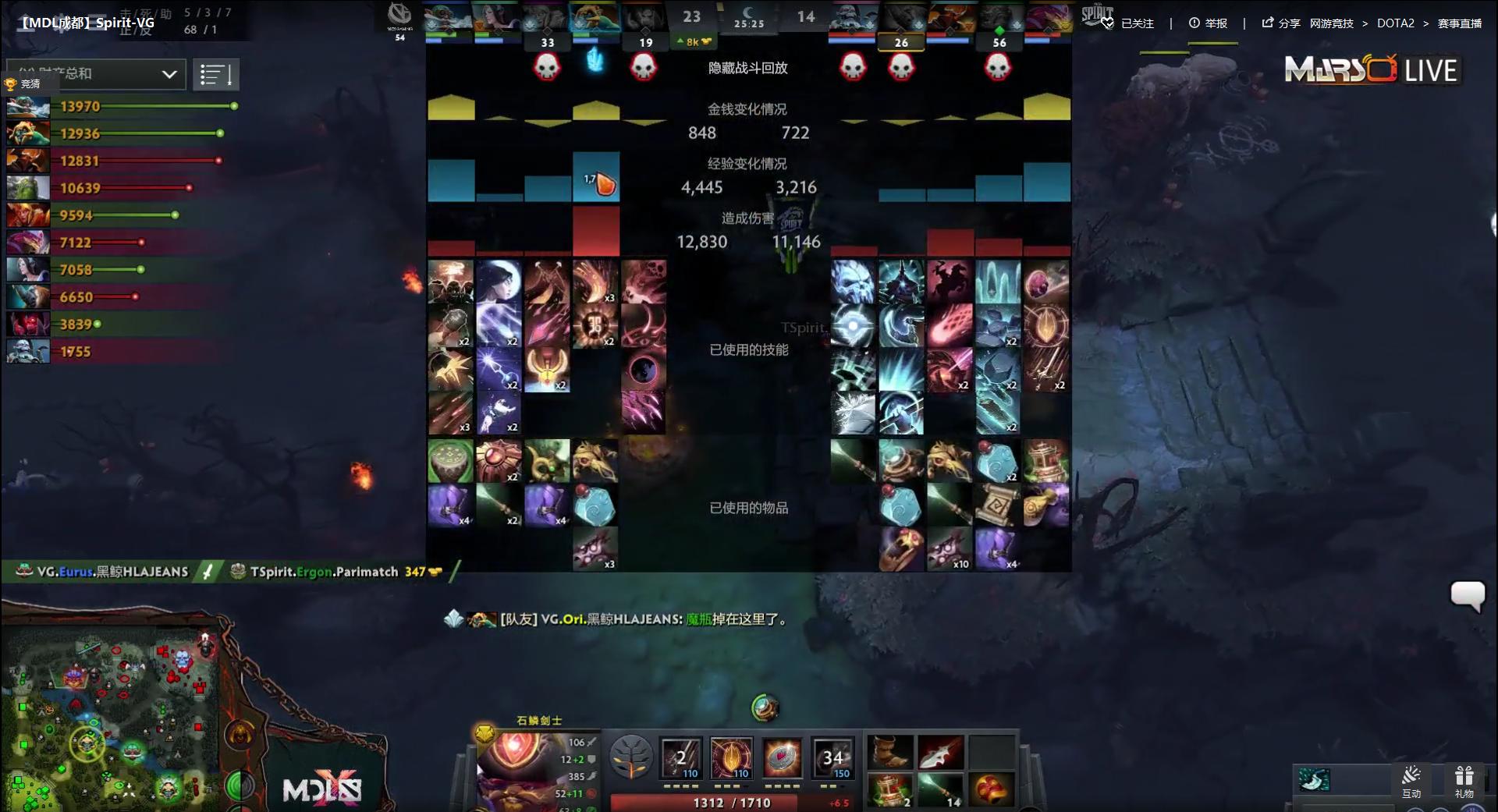This screenshot has height=812, width=1498.
Task: Open the 互动 interaction firecracker icon
Action: pos(1413,776)
